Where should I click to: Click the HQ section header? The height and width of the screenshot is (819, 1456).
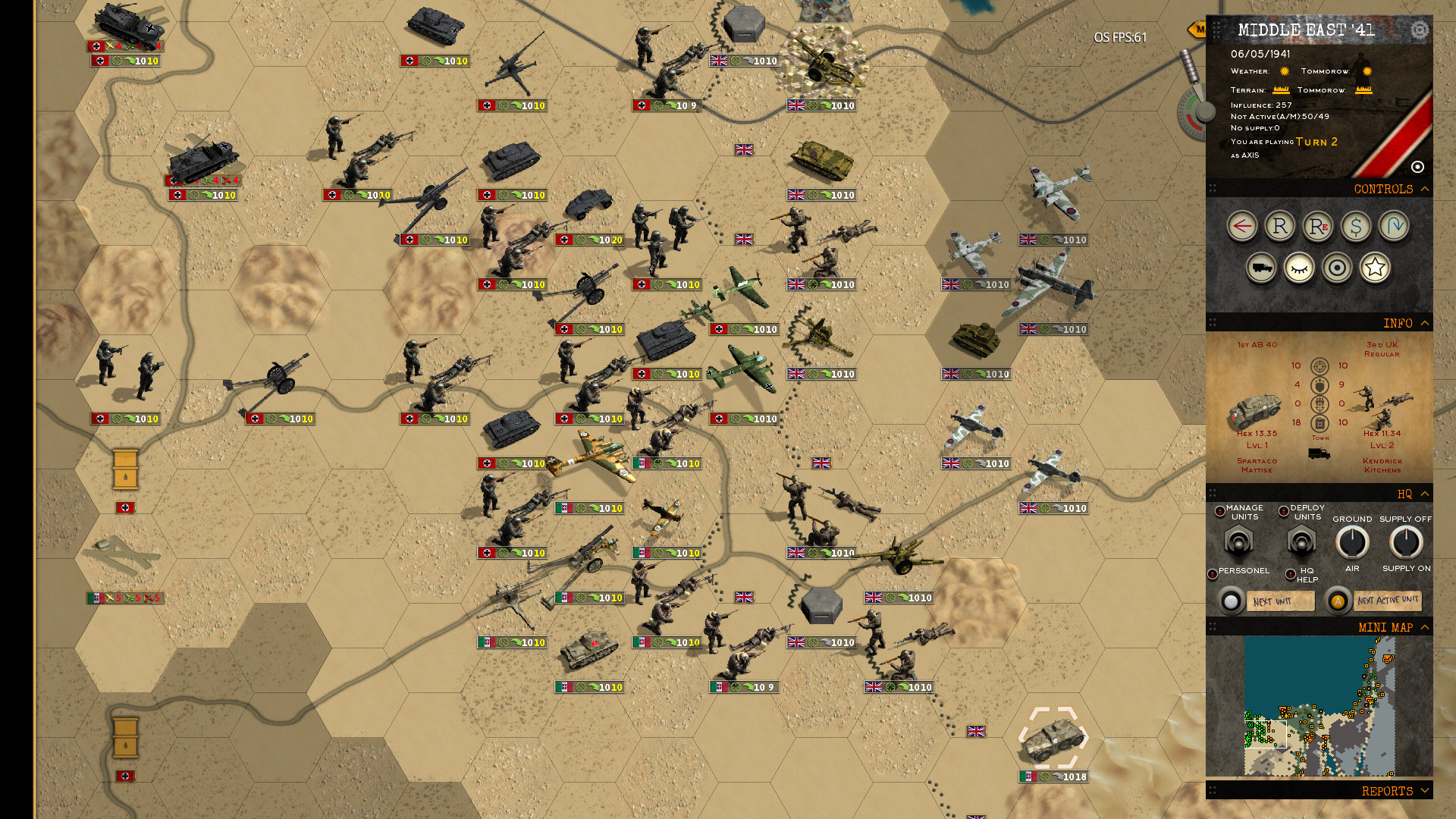pos(1404,494)
